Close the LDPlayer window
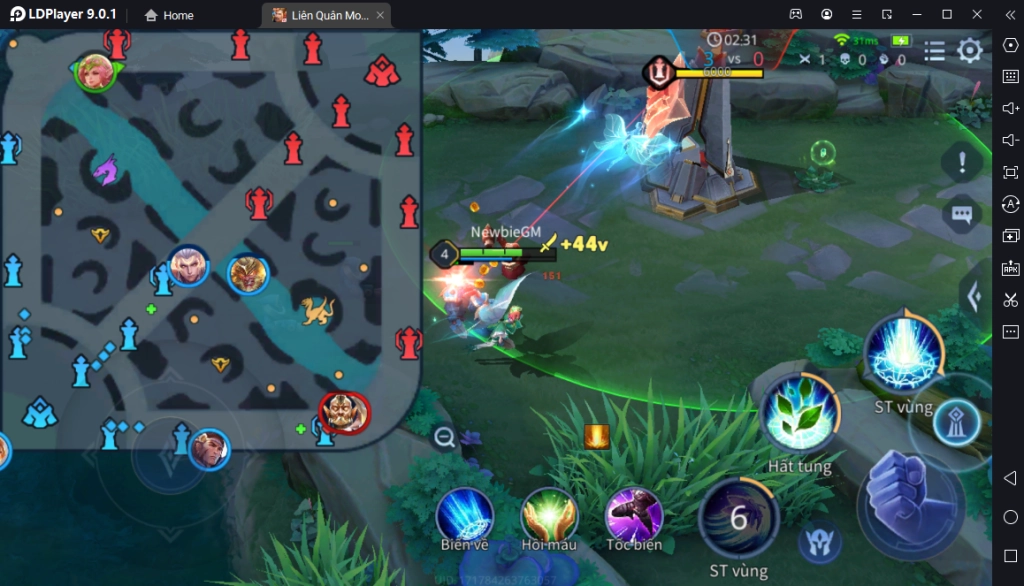Viewport: 1024px width, 586px height. click(x=974, y=14)
